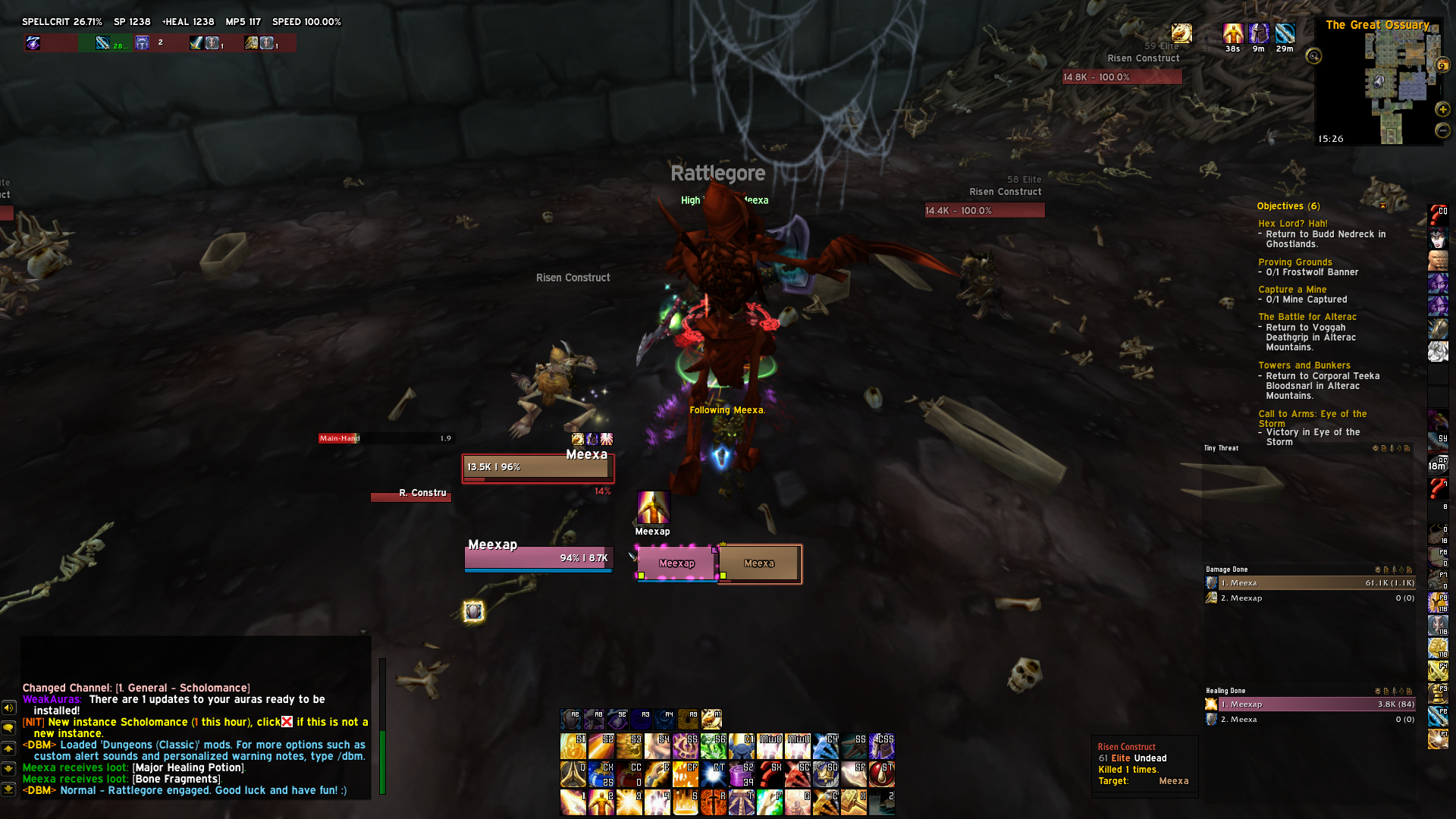Click the tracking magnifier button beside the minimap
Image resolution: width=1456 pixels, height=819 pixels.
[x=1313, y=56]
